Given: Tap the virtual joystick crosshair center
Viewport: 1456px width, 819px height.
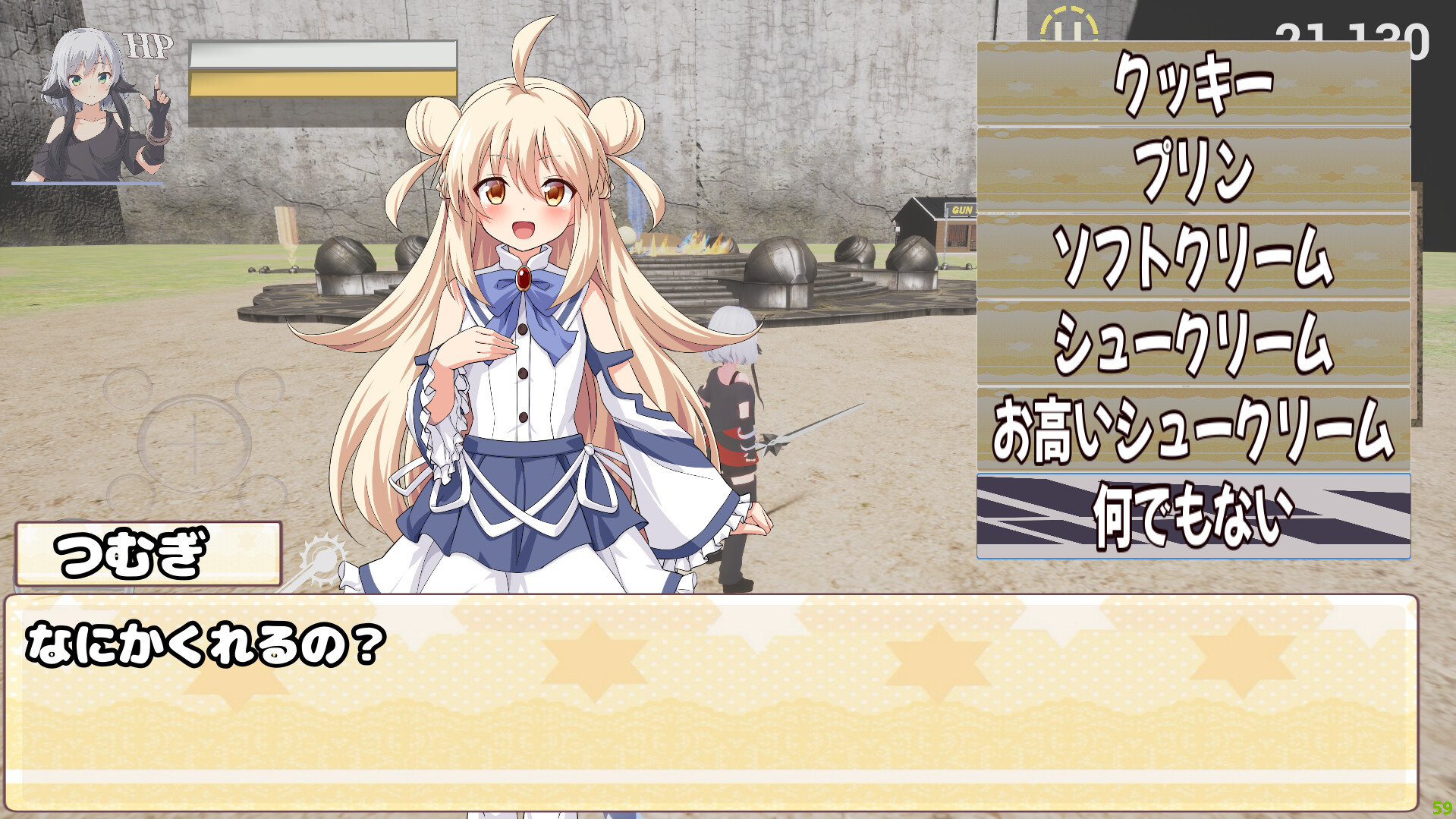Looking at the screenshot, I should [x=194, y=444].
